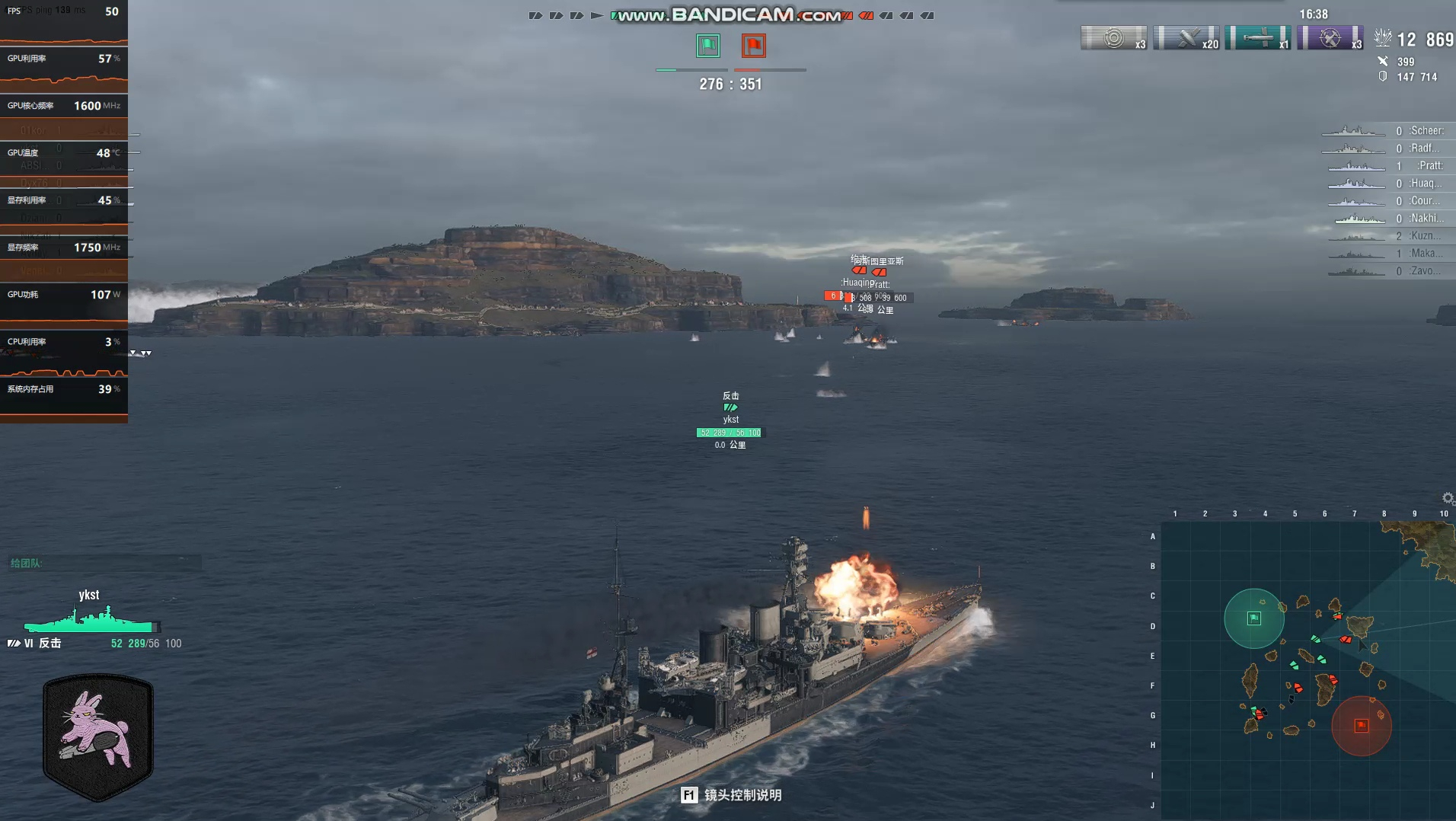Click the teal x1 torpedo hit ribbon
1456x821 pixels.
coord(1257,38)
